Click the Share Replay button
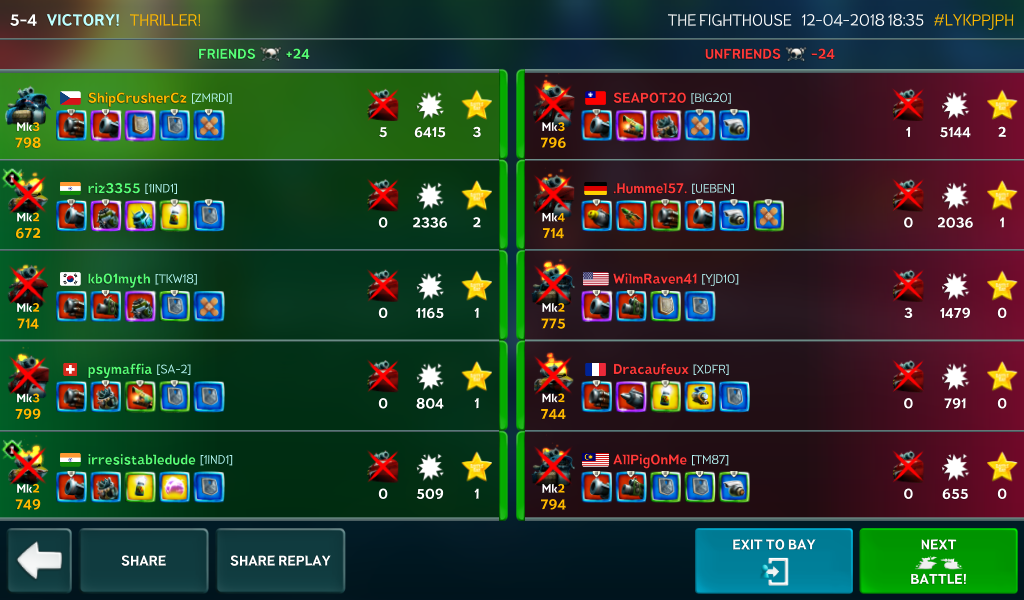Viewport: 1024px width, 600px height. point(280,560)
